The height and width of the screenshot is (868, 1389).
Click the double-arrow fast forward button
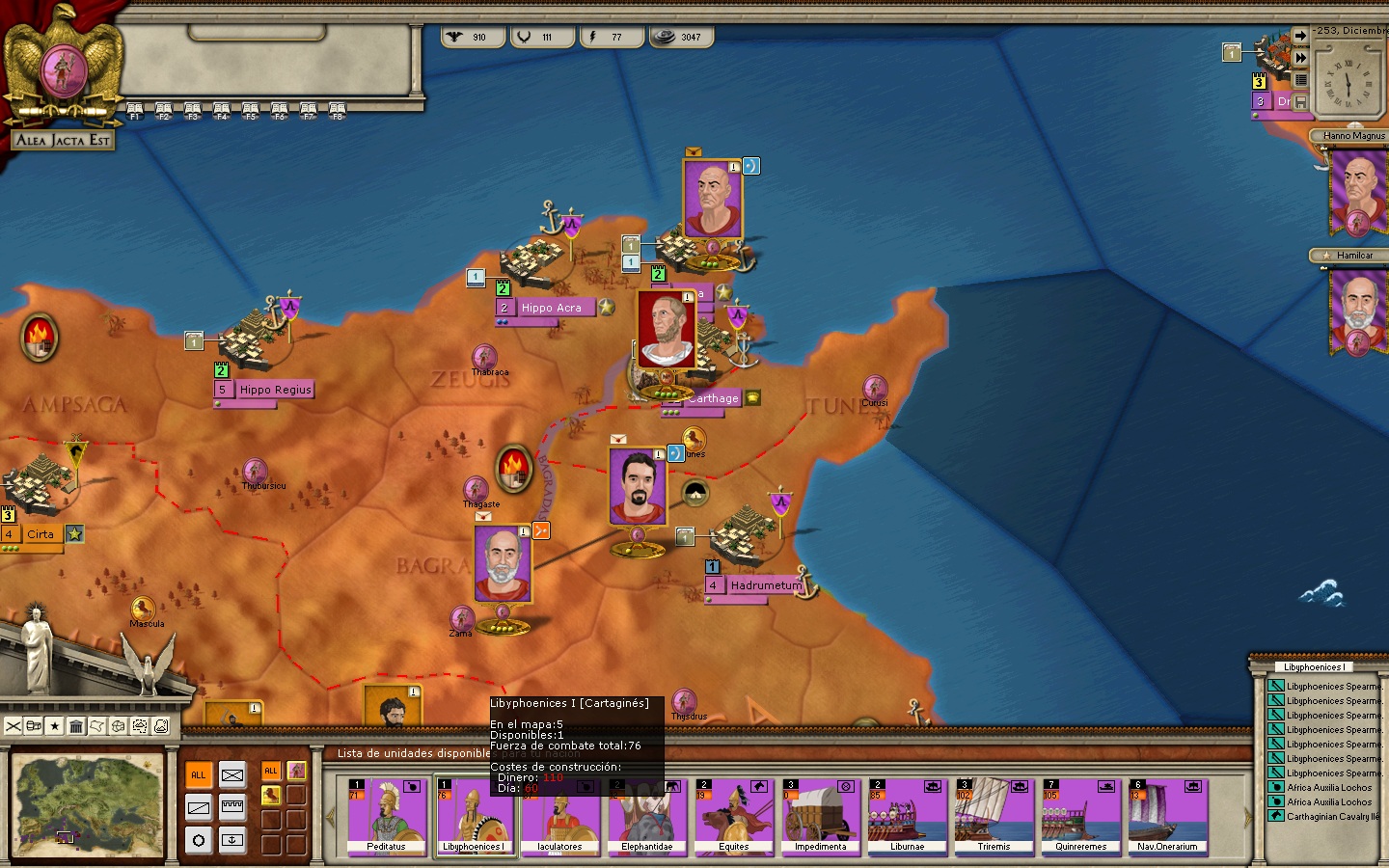pos(1300,58)
